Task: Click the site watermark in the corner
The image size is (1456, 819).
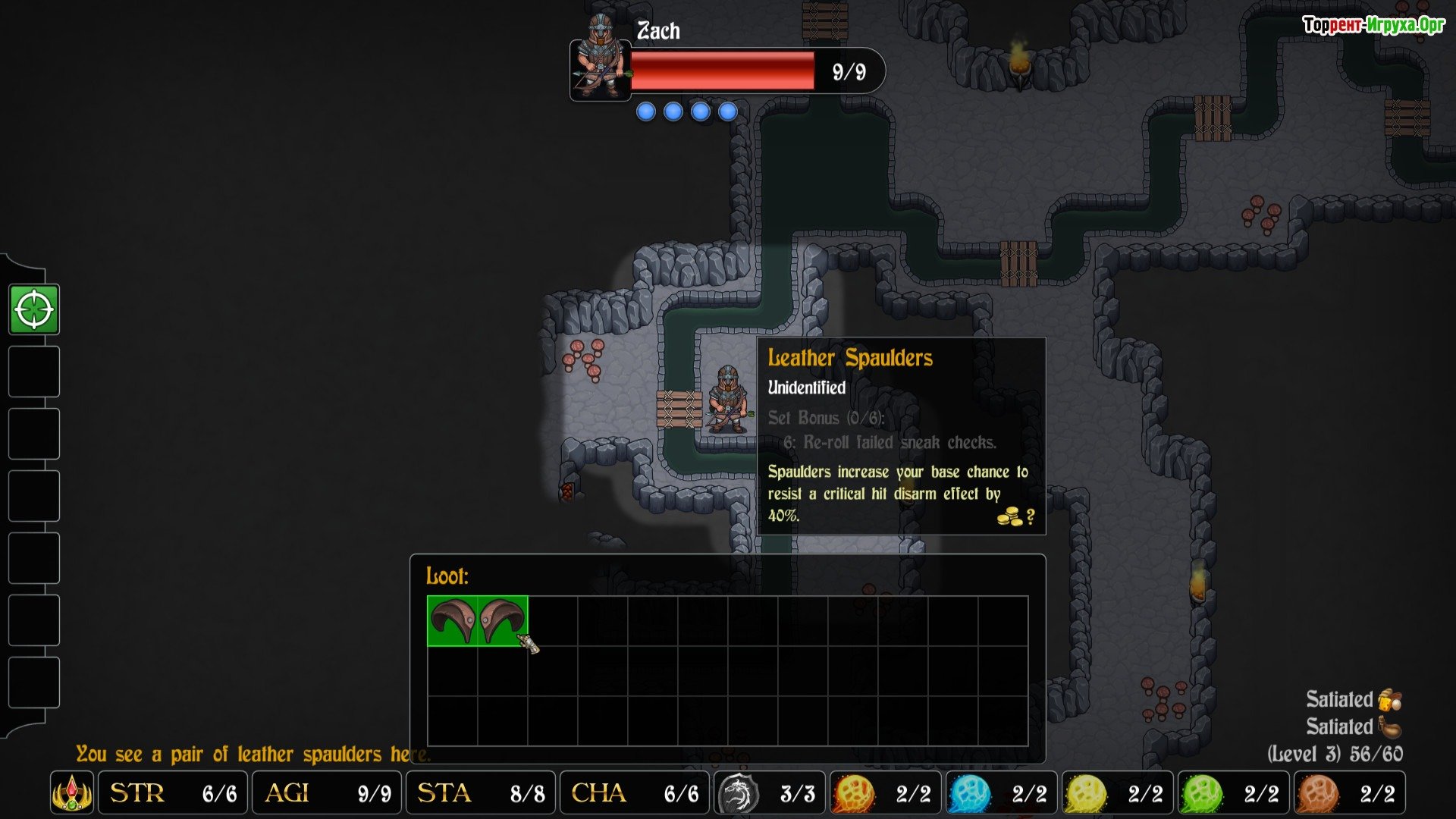Action: 1373,25
